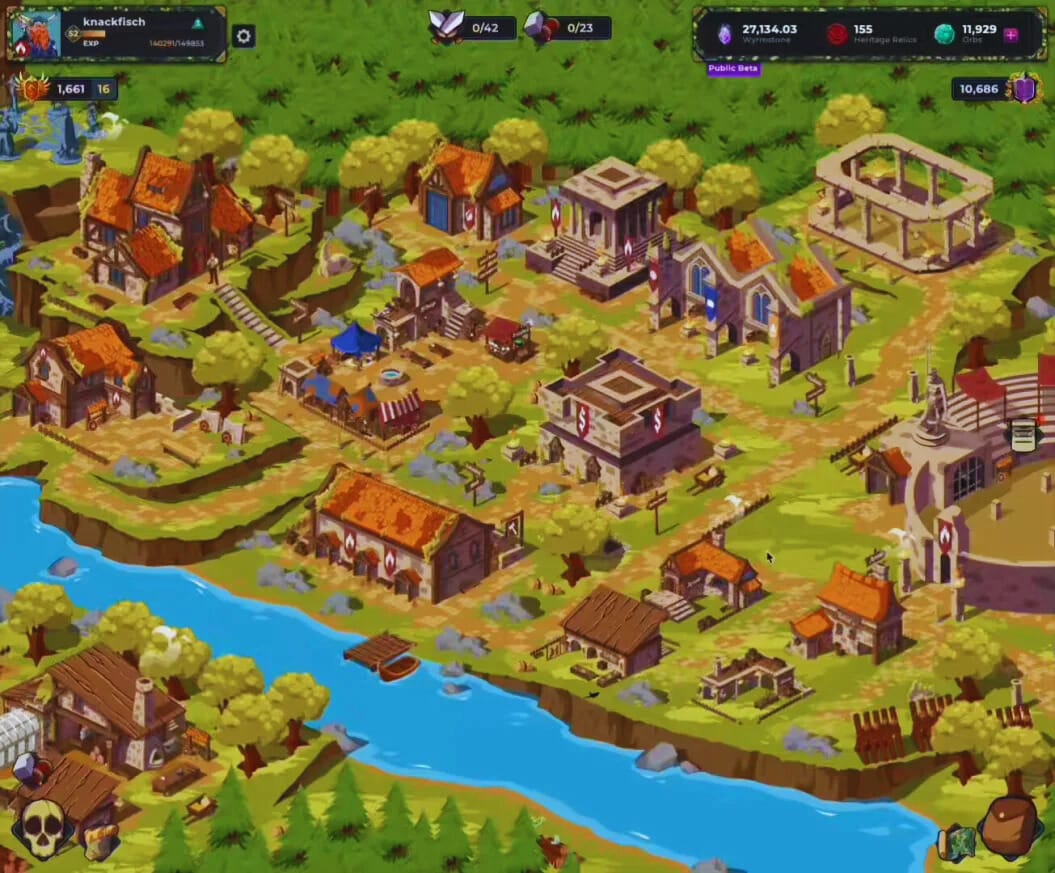The image size is (1055, 873).
Task: Click the flame emblem showing 1,661
Action: tap(33, 89)
